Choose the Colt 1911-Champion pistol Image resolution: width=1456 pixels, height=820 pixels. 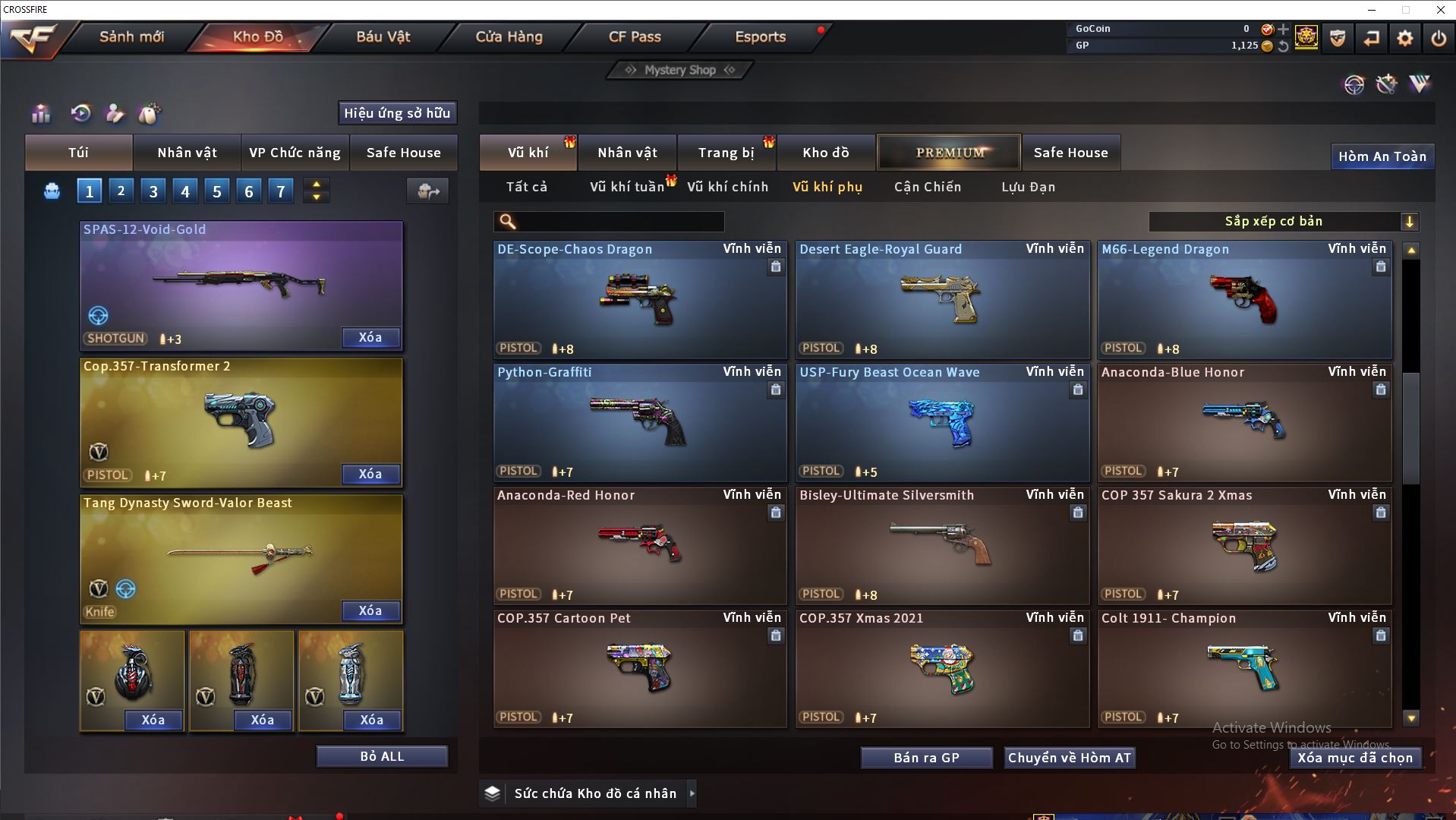coord(1243,669)
